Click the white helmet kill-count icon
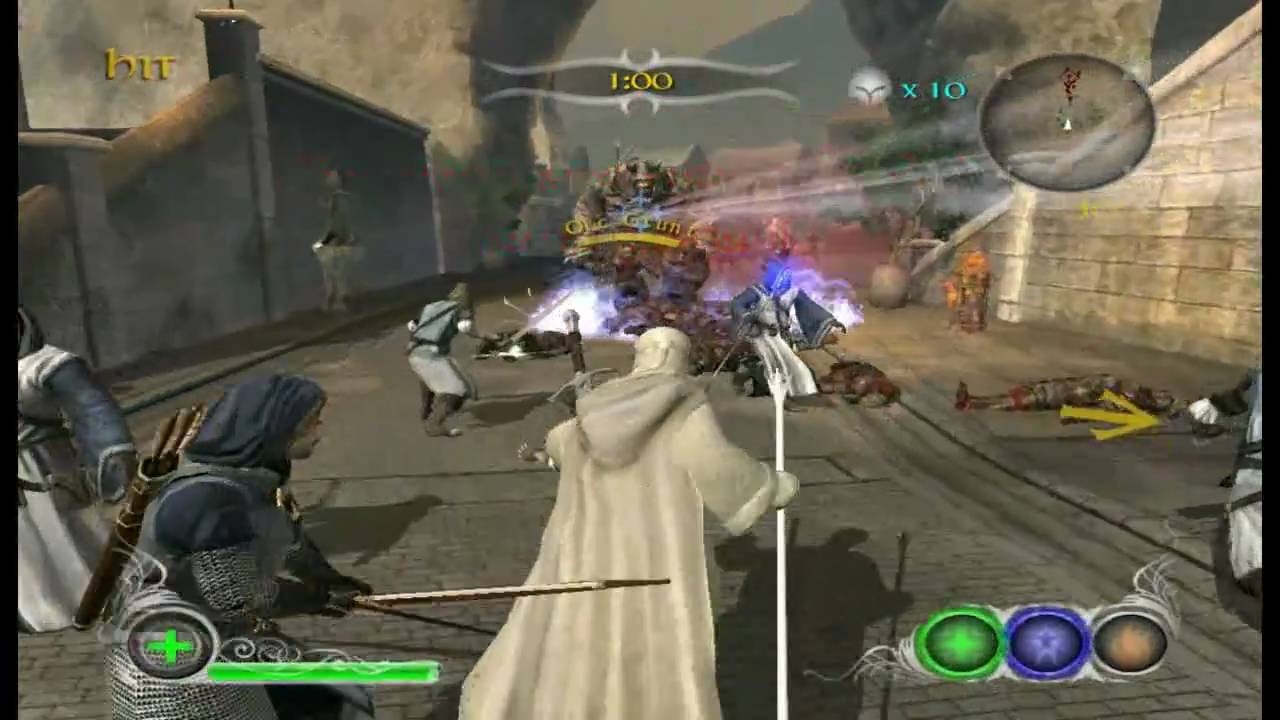 (870, 89)
